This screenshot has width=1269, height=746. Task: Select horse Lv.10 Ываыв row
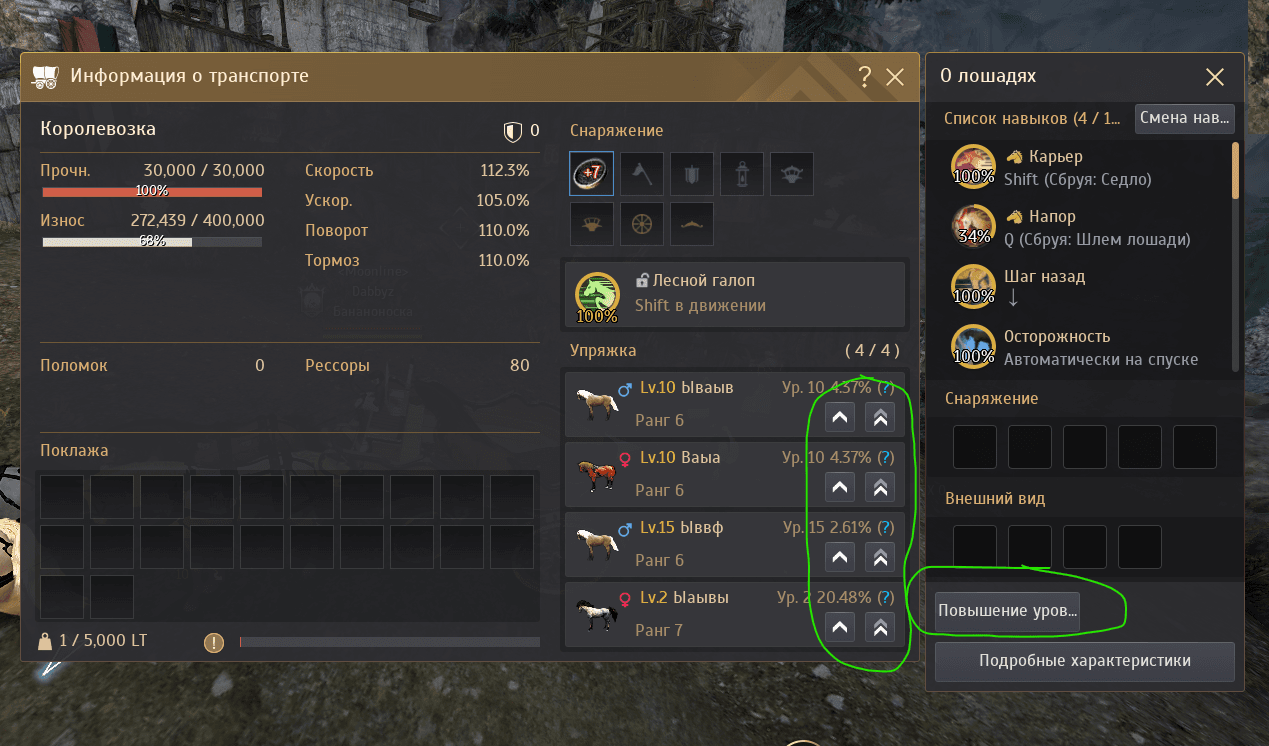[690, 404]
